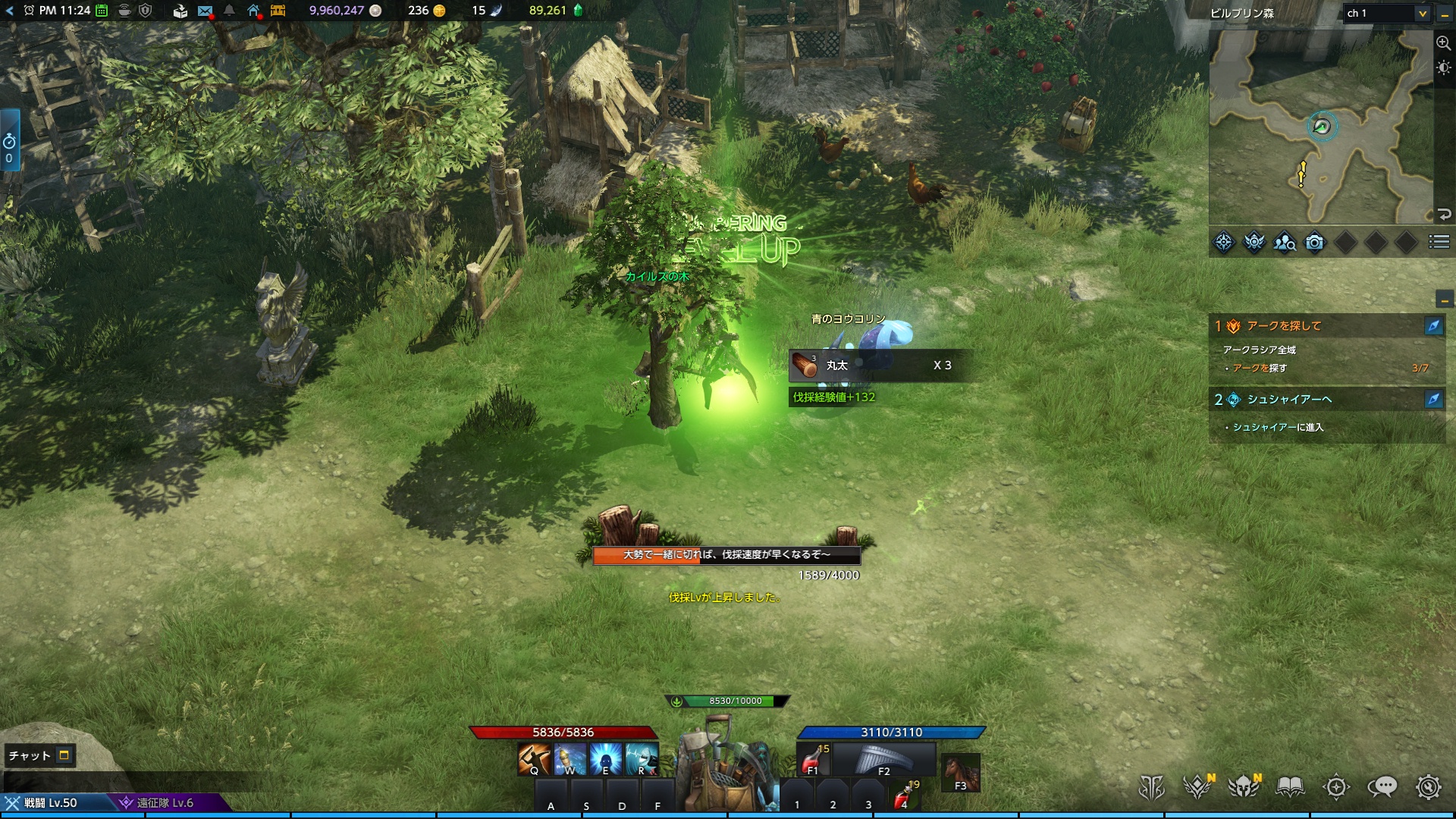This screenshot has width=1456, height=819.
Task: Select the シュシャイアーへ quest tracker entry
Action: pos(1289,400)
